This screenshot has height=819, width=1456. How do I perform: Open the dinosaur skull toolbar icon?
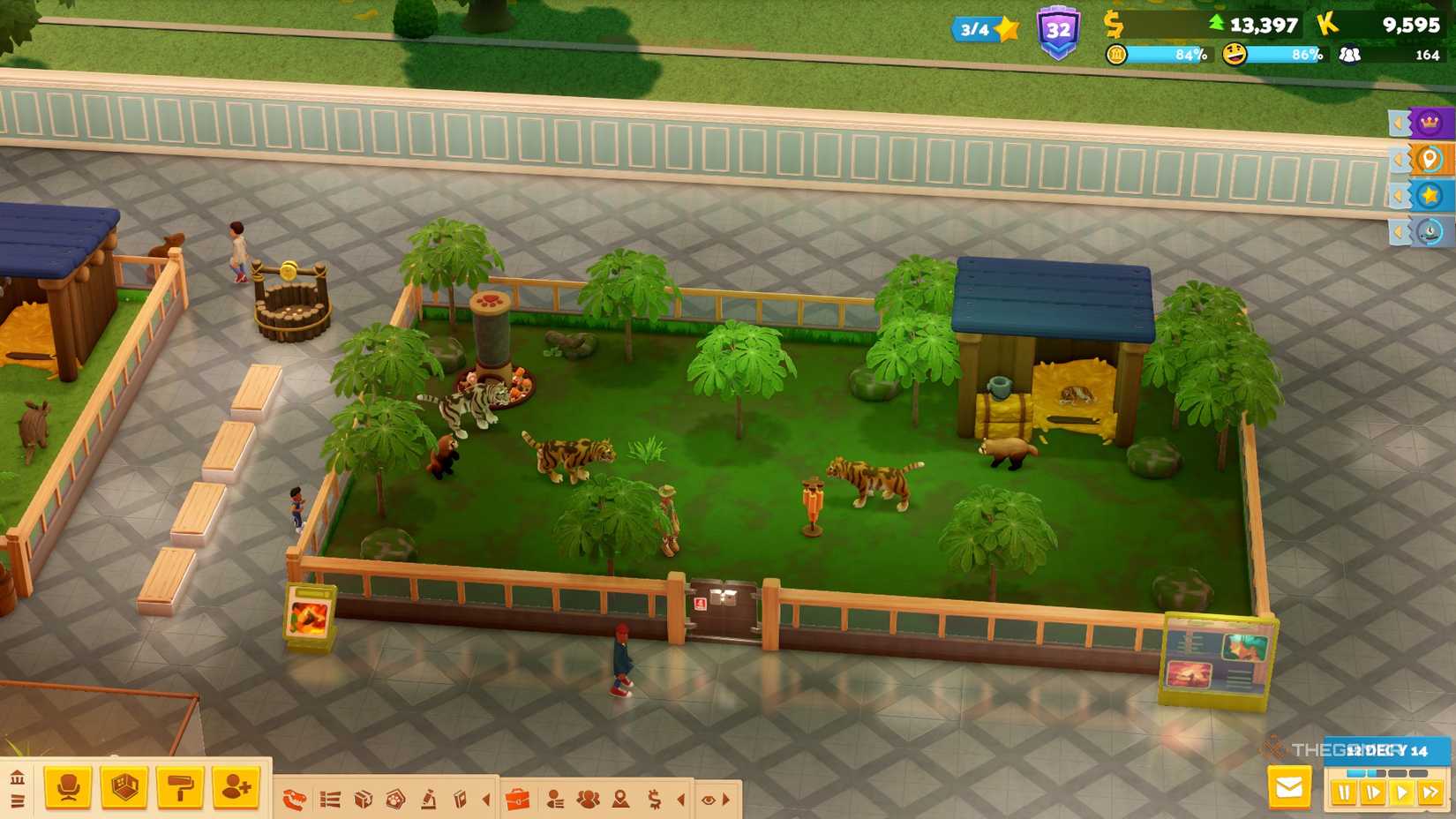(295, 799)
